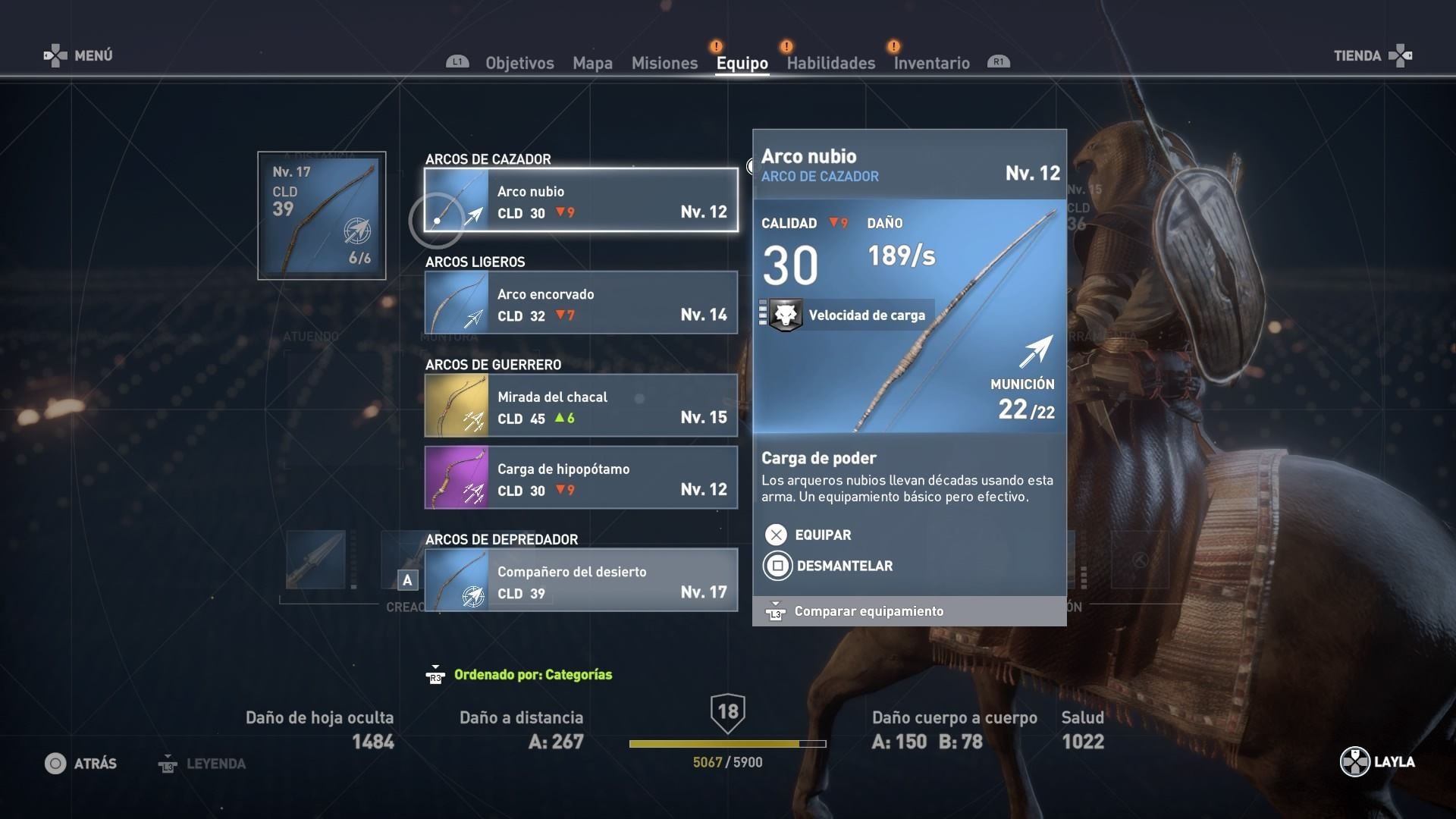Screen dimensions: 1456x819
Task: Open the Mapa tab
Action: pos(592,63)
